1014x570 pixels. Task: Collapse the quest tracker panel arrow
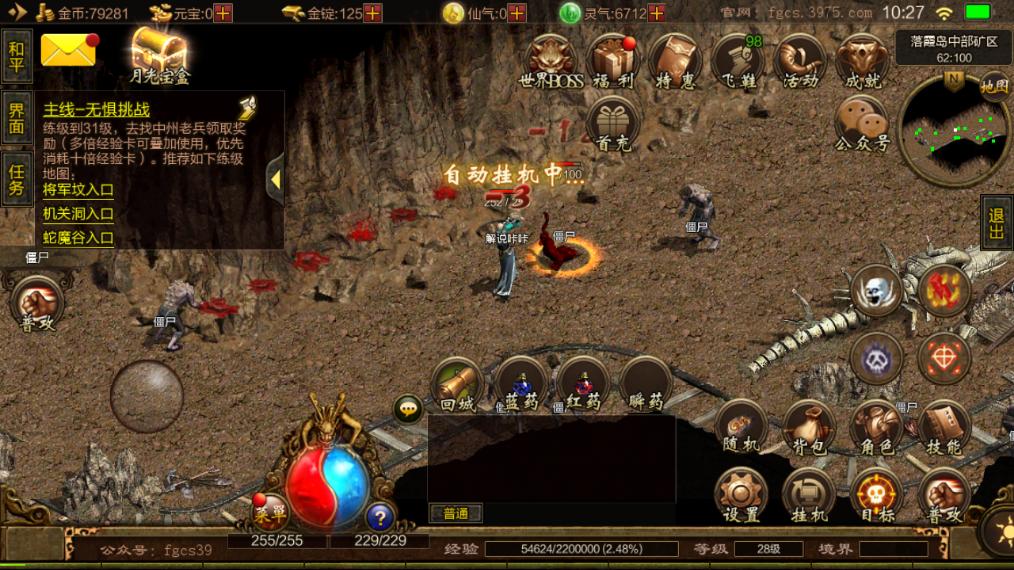(x=275, y=180)
